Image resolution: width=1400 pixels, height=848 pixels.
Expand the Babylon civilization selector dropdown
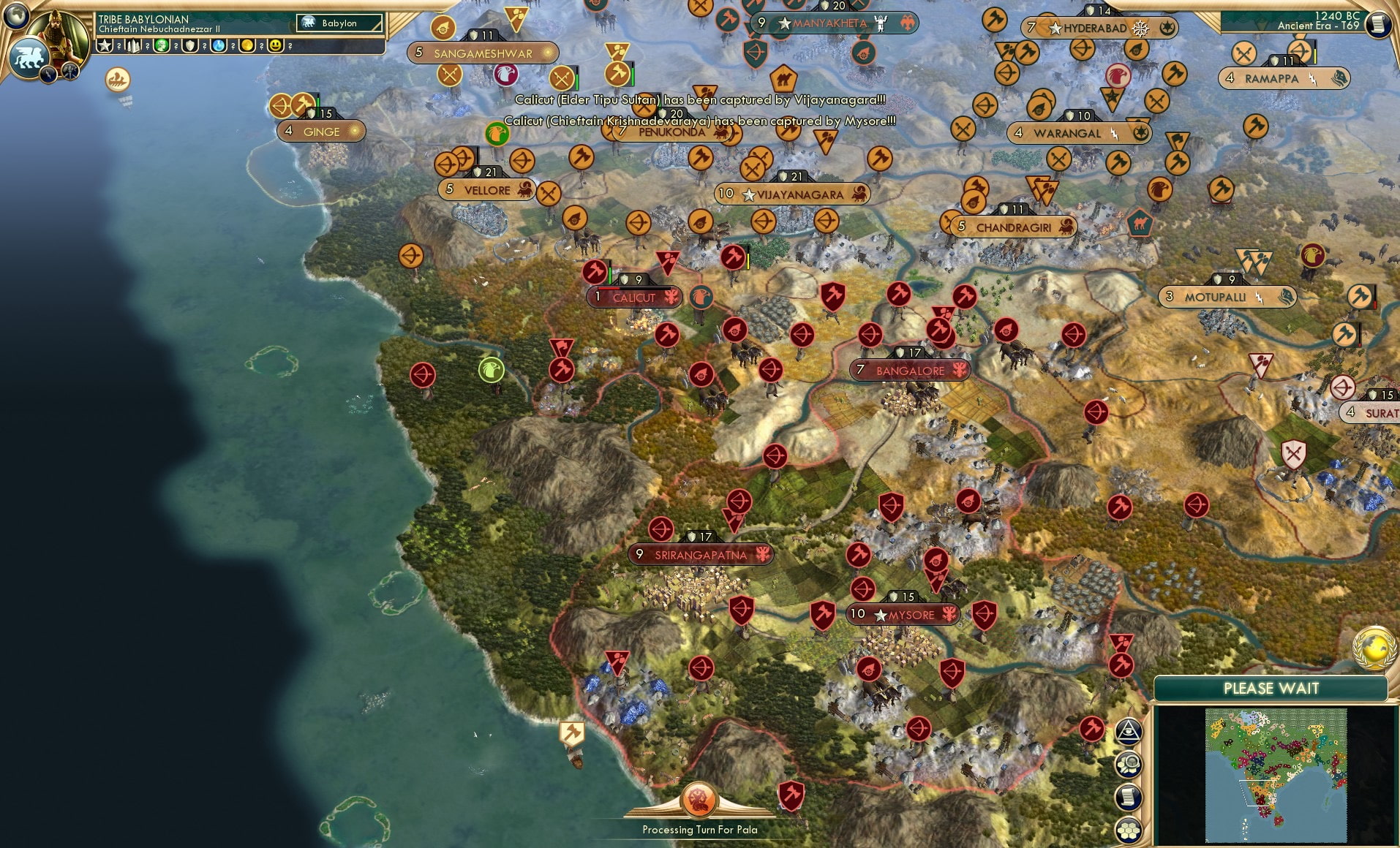pyautogui.click(x=338, y=23)
